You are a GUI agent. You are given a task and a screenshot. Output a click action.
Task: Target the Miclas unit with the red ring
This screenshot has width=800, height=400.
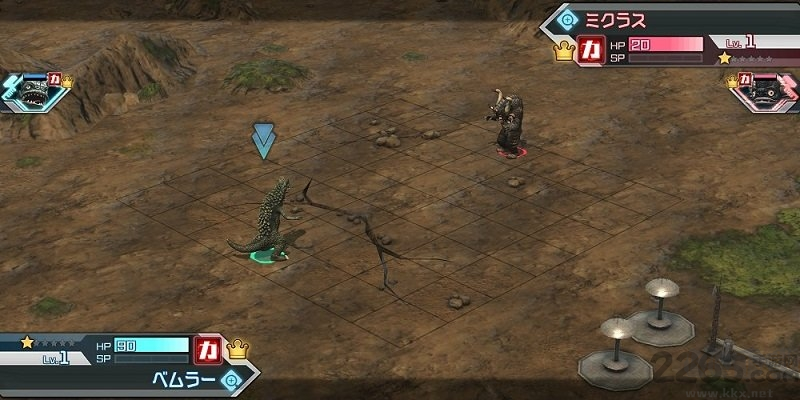coord(508,122)
